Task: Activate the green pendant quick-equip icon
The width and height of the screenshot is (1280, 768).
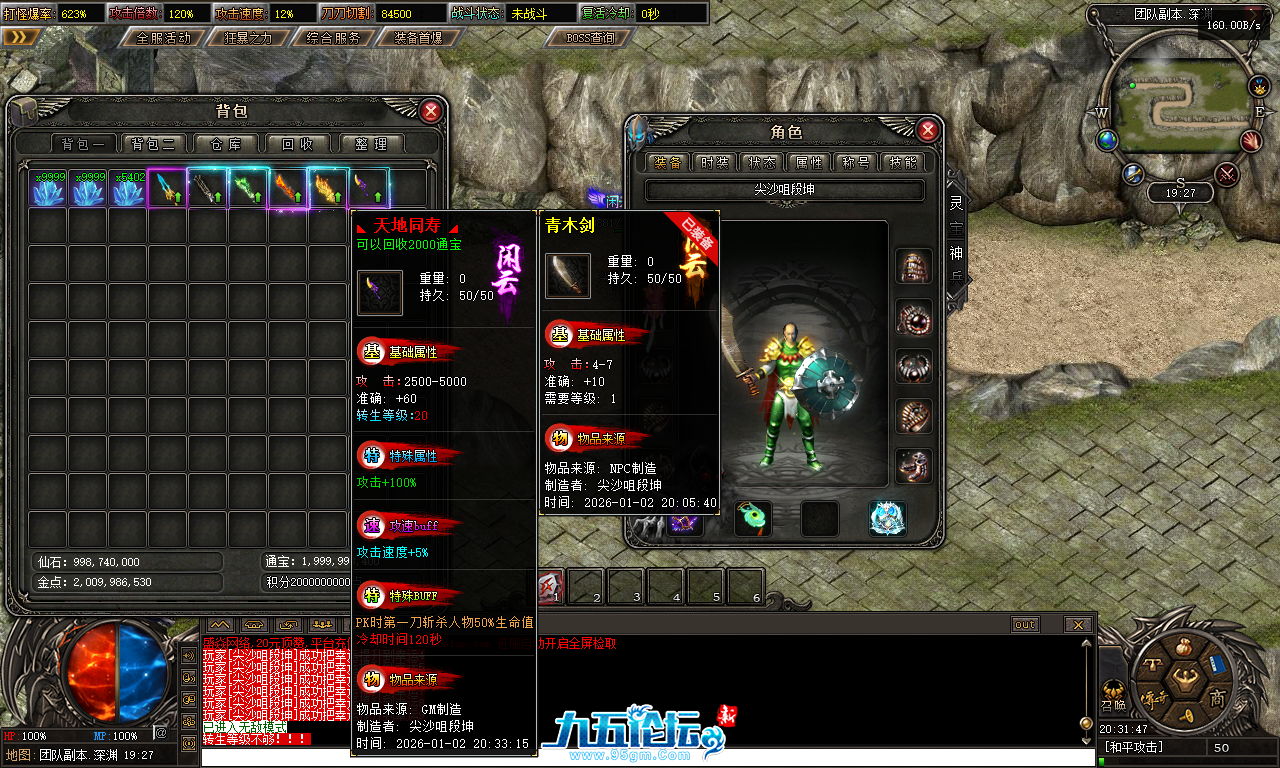Action: [x=752, y=519]
